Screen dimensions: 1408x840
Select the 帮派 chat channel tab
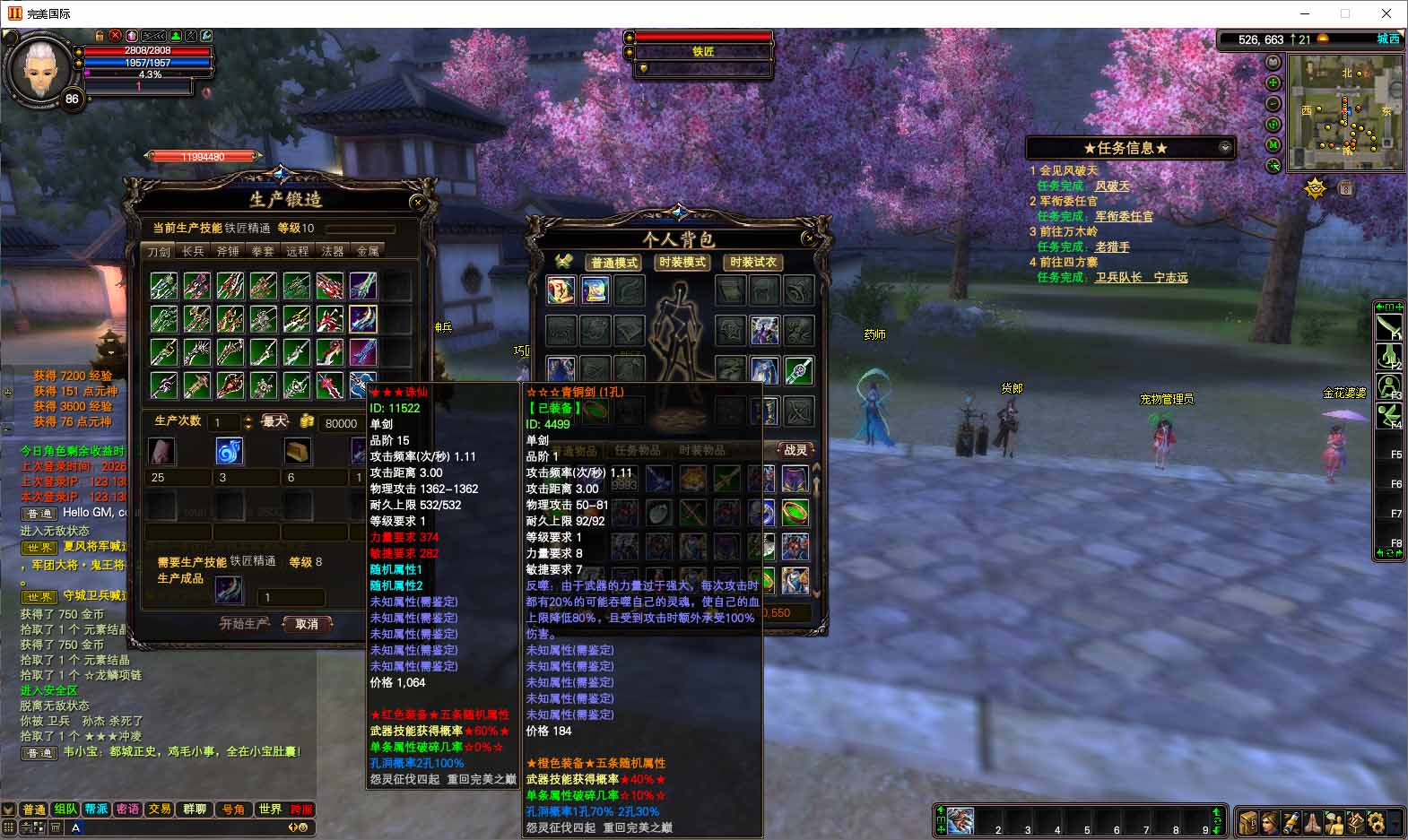click(97, 809)
